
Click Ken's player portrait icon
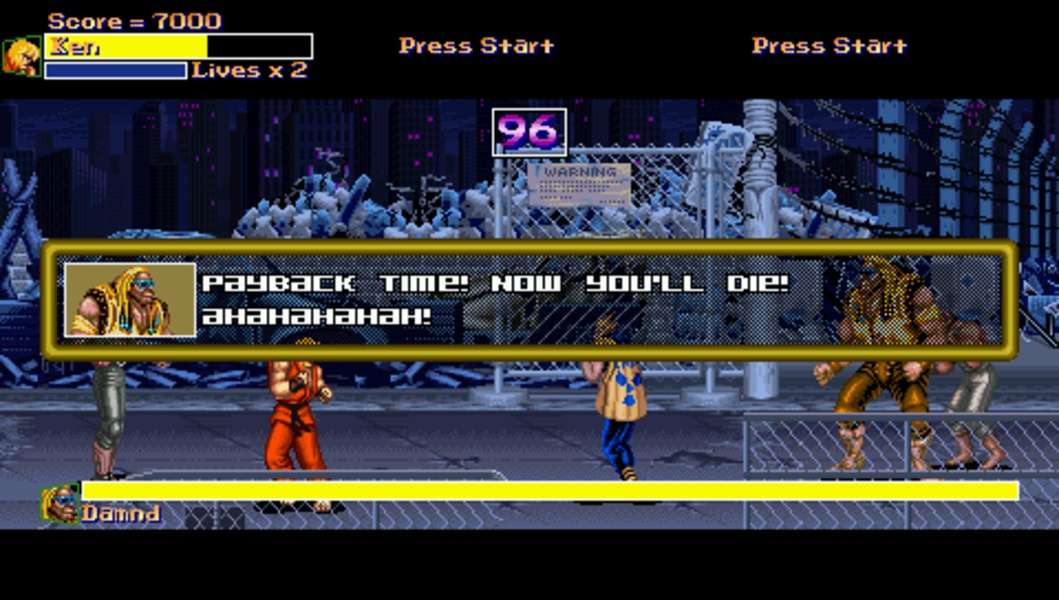[x=22, y=57]
